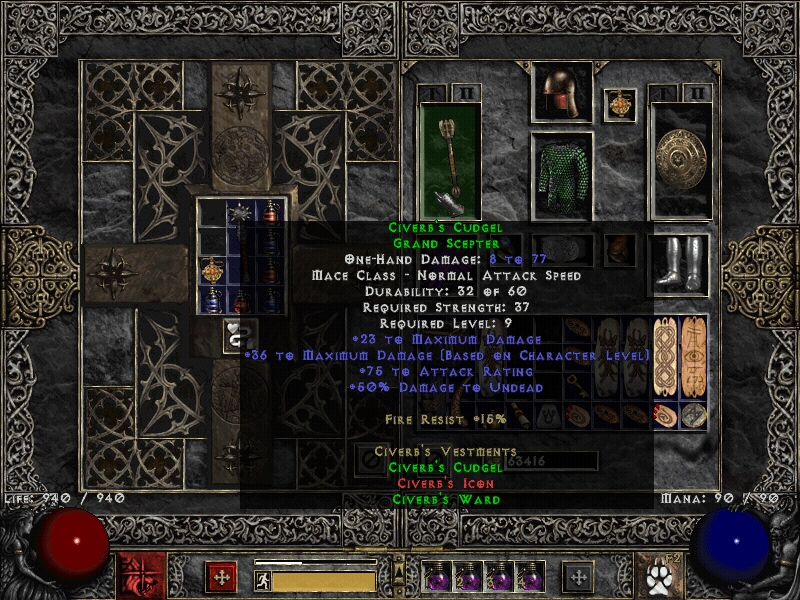Click the grey skill points button

578,576
